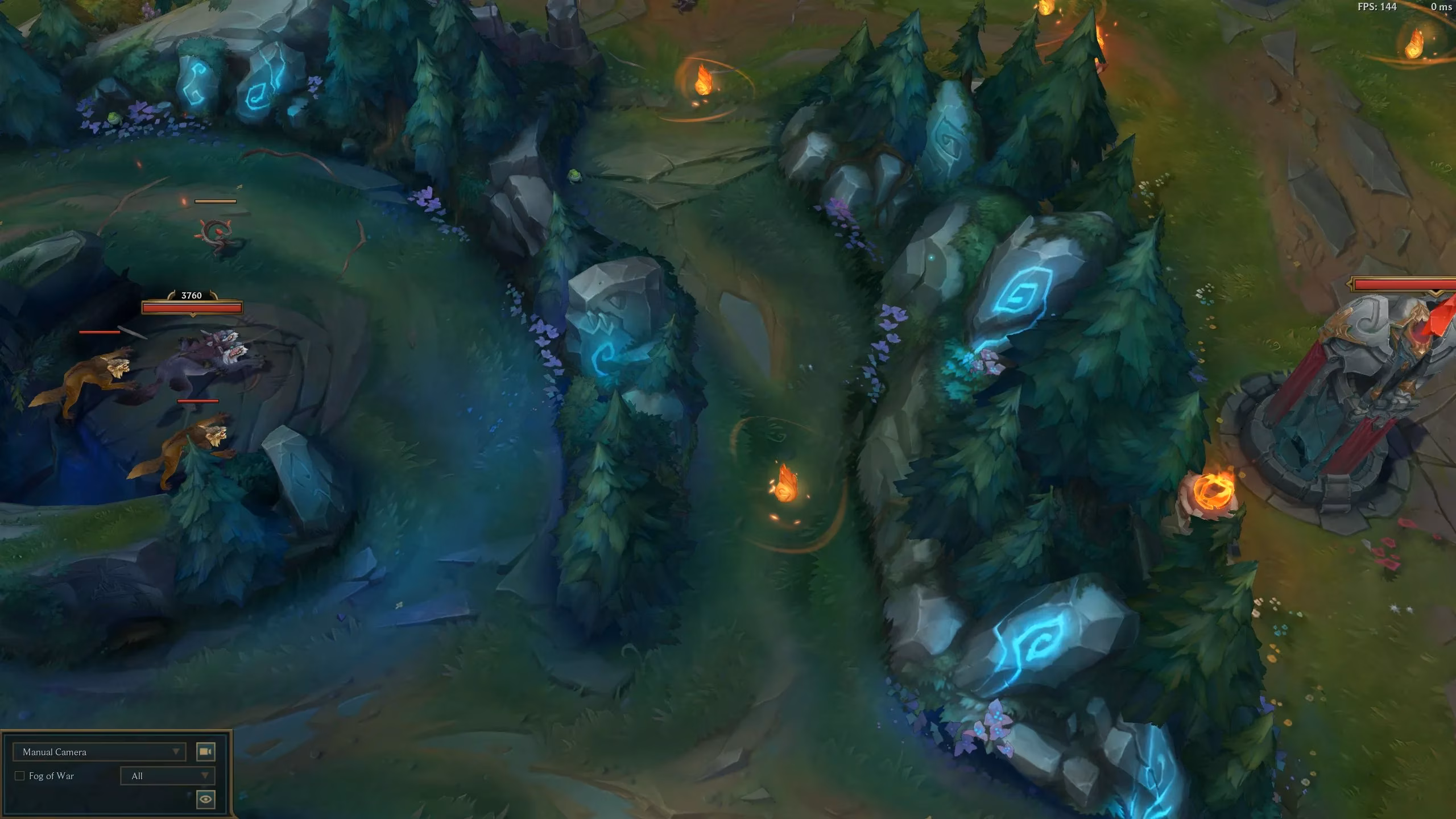1456x819 pixels.
Task: Enable the Fog of War checkbox
Action: 20,775
